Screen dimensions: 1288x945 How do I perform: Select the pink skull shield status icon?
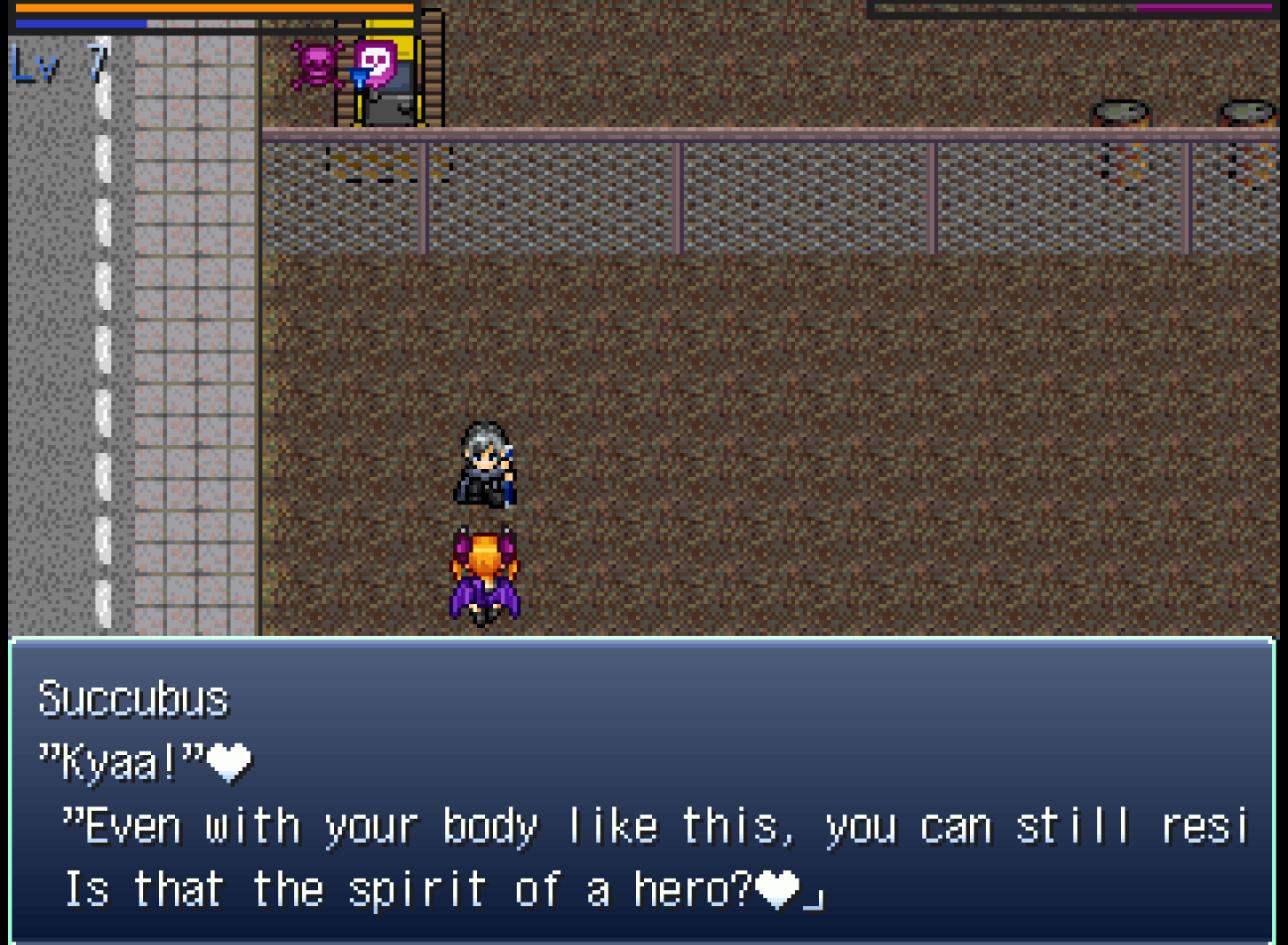[376, 63]
